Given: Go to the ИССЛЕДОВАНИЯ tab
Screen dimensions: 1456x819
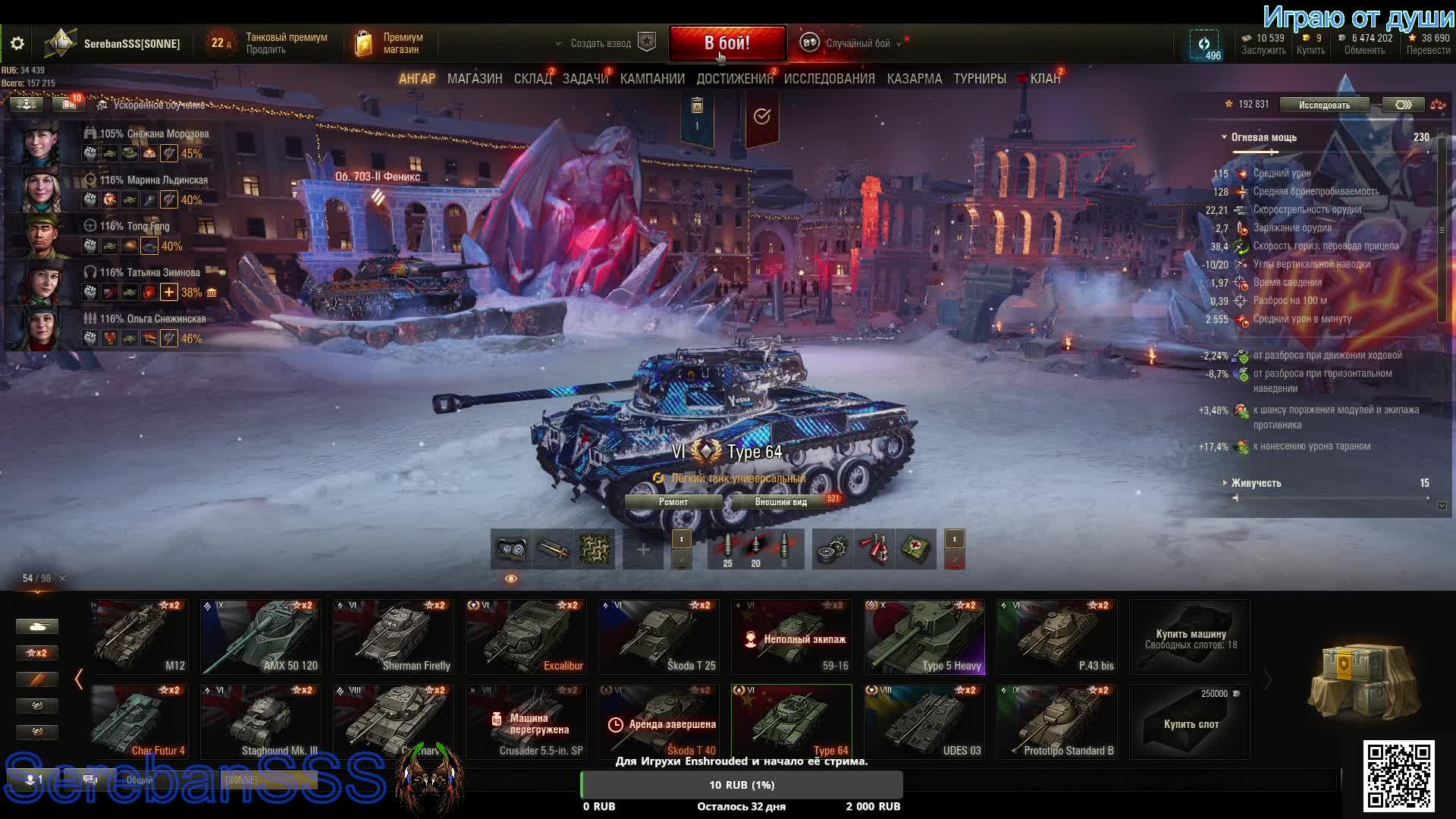Looking at the screenshot, I should [x=829, y=79].
